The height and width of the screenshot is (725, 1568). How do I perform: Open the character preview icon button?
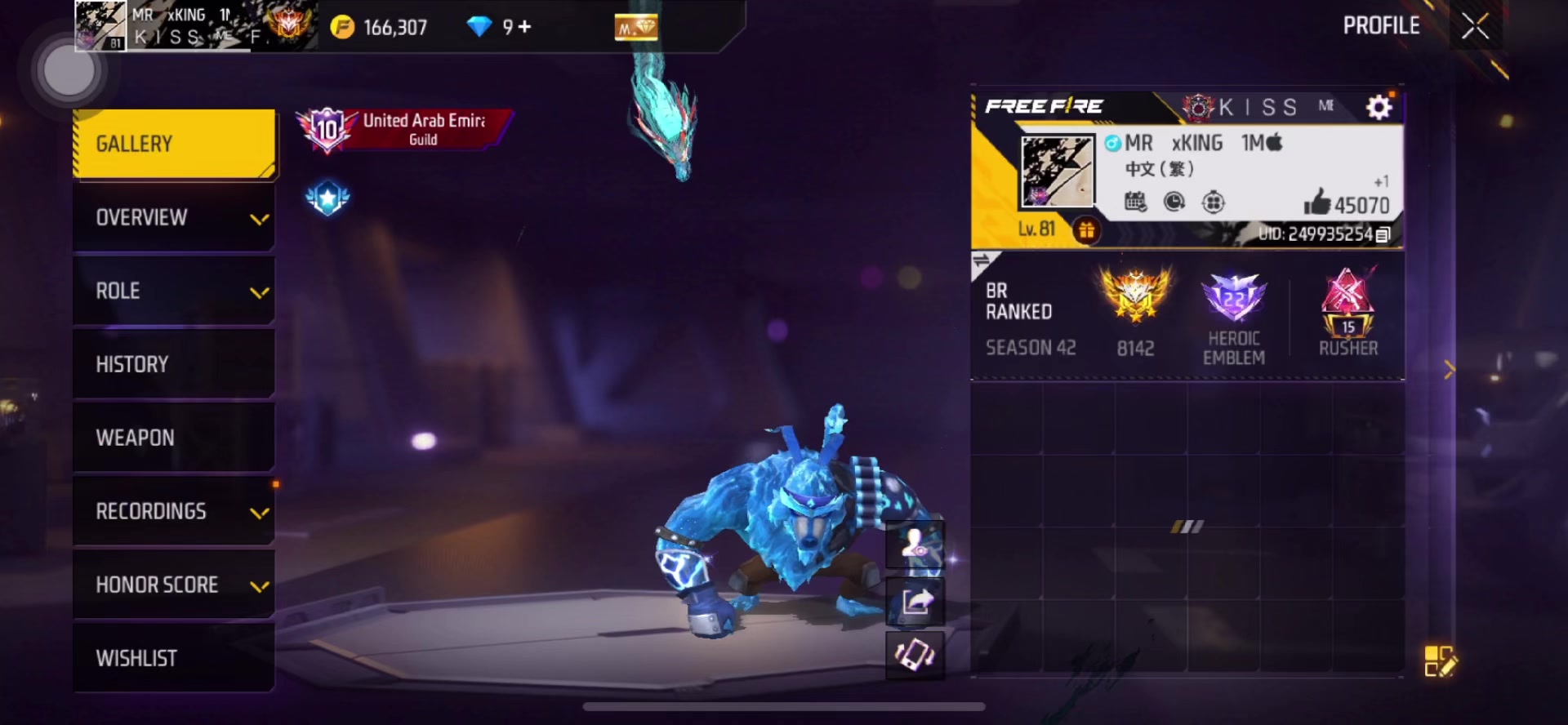coord(915,544)
